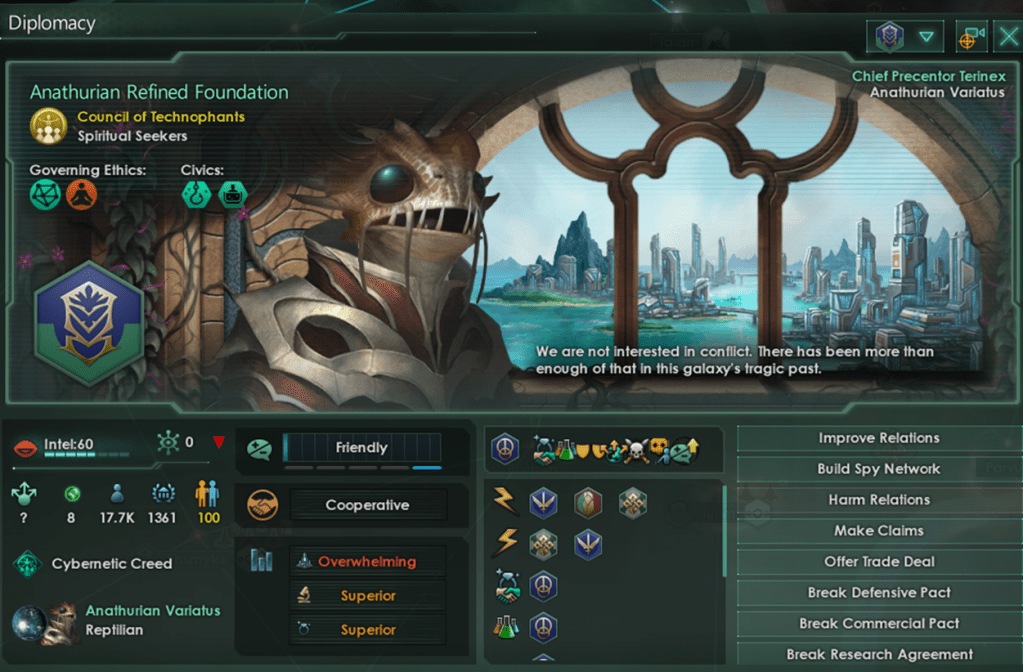Click the Overwhelming fleet power comparison
The image size is (1023, 672).
pyautogui.click(x=366, y=562)
